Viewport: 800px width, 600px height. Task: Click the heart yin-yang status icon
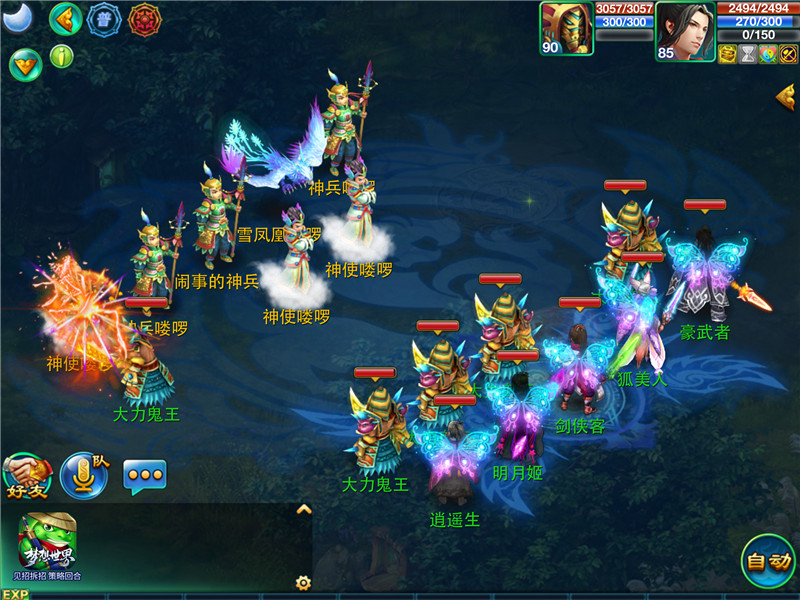[767, 54]
